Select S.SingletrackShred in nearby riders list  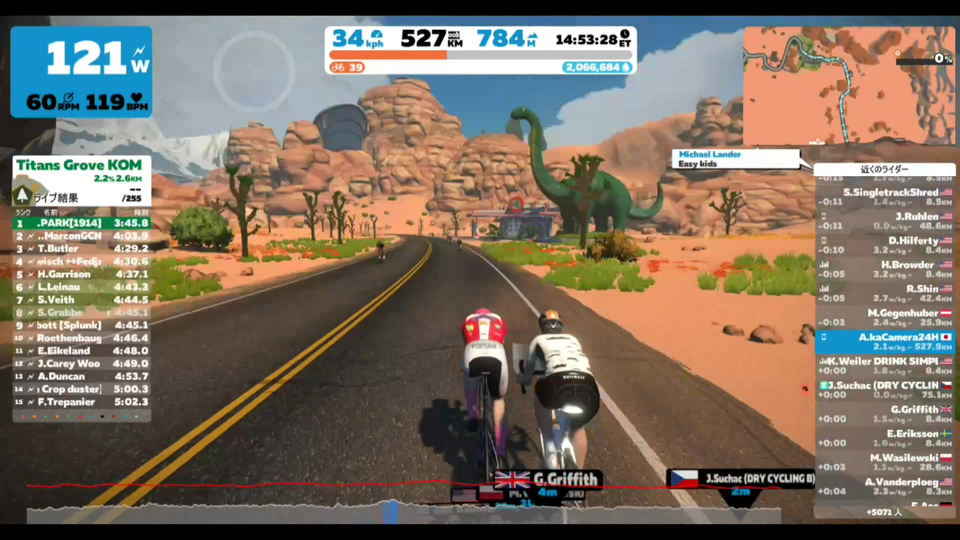click(884, 196)
